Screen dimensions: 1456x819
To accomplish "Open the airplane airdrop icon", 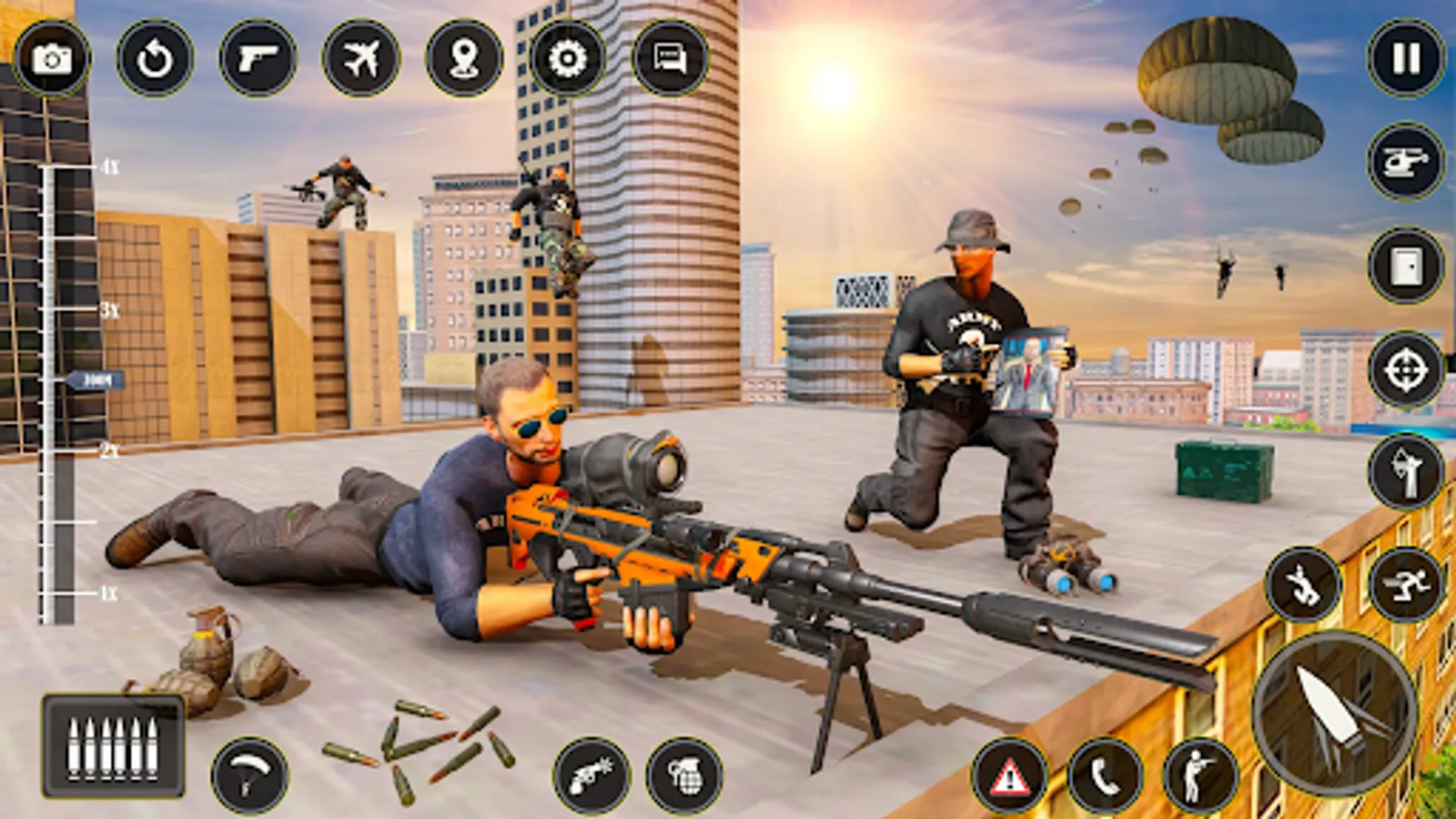I will [362, 59].
